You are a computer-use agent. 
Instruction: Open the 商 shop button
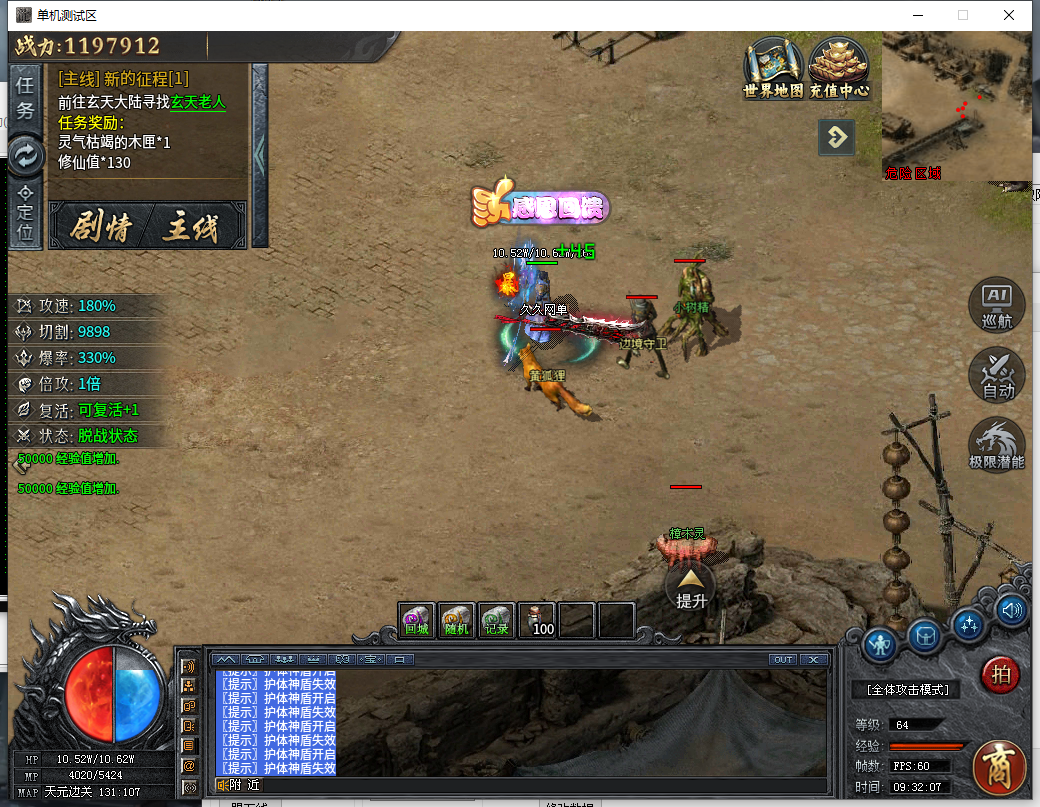998,767
